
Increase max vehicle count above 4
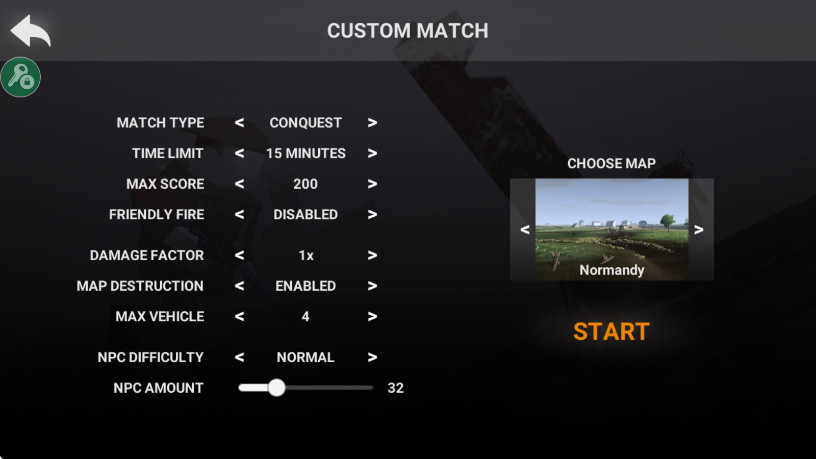(x=372, y=317)
